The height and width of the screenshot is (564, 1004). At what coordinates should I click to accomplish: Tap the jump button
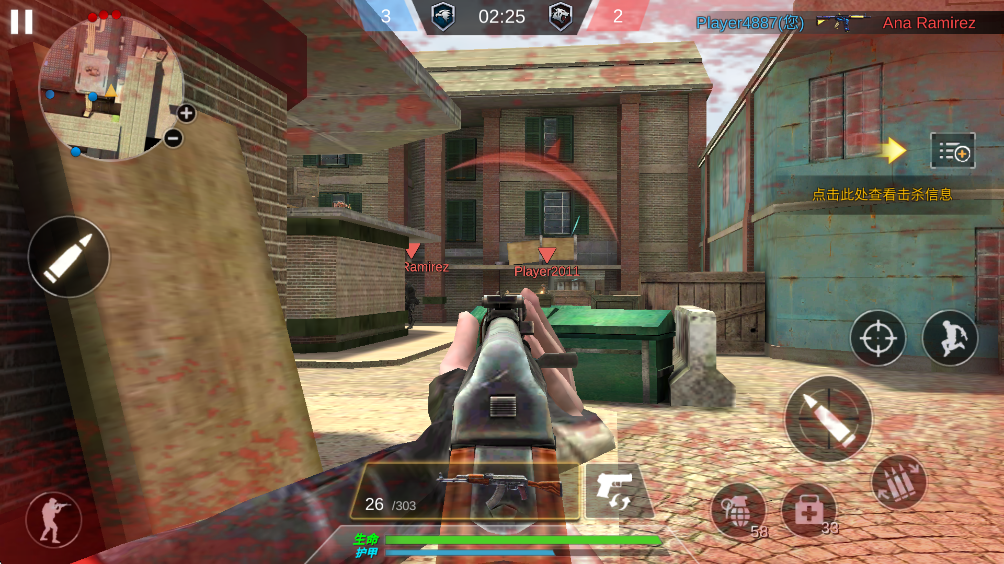click(949, 338)
